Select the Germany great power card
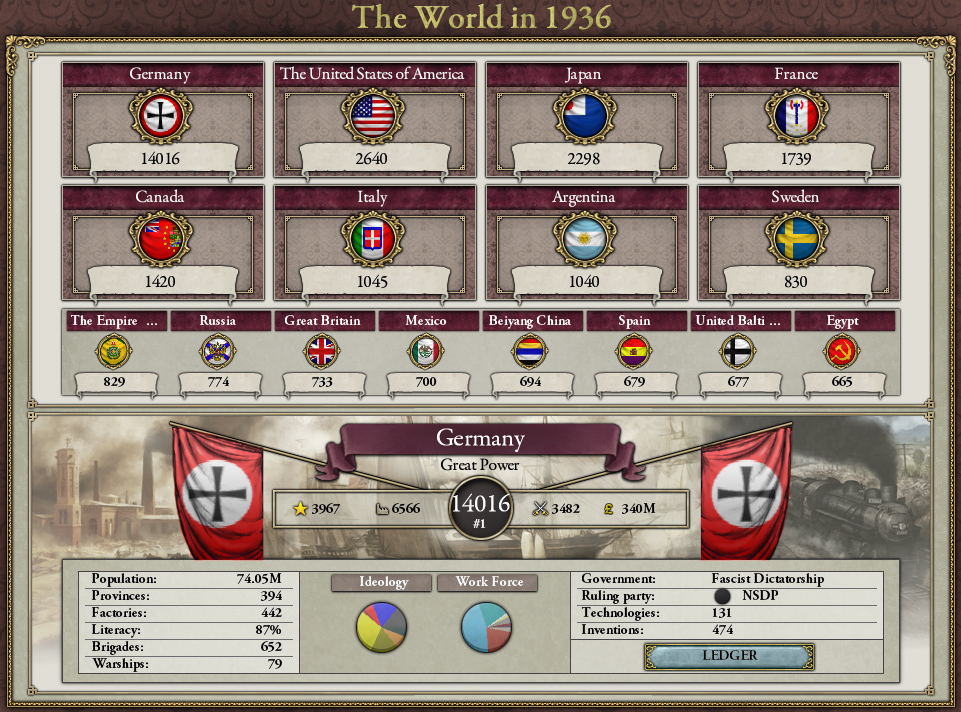Image resolution: width=961 pixels, height=712 pixels. [x=160, y=119]
